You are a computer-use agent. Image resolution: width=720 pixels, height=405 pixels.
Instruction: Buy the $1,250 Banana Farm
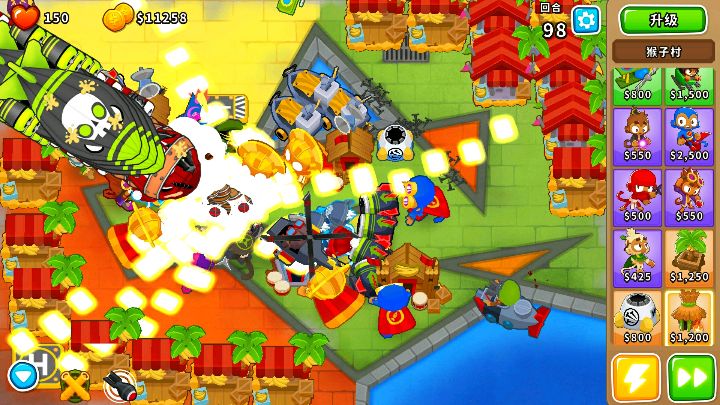click(x=689, y=257)
